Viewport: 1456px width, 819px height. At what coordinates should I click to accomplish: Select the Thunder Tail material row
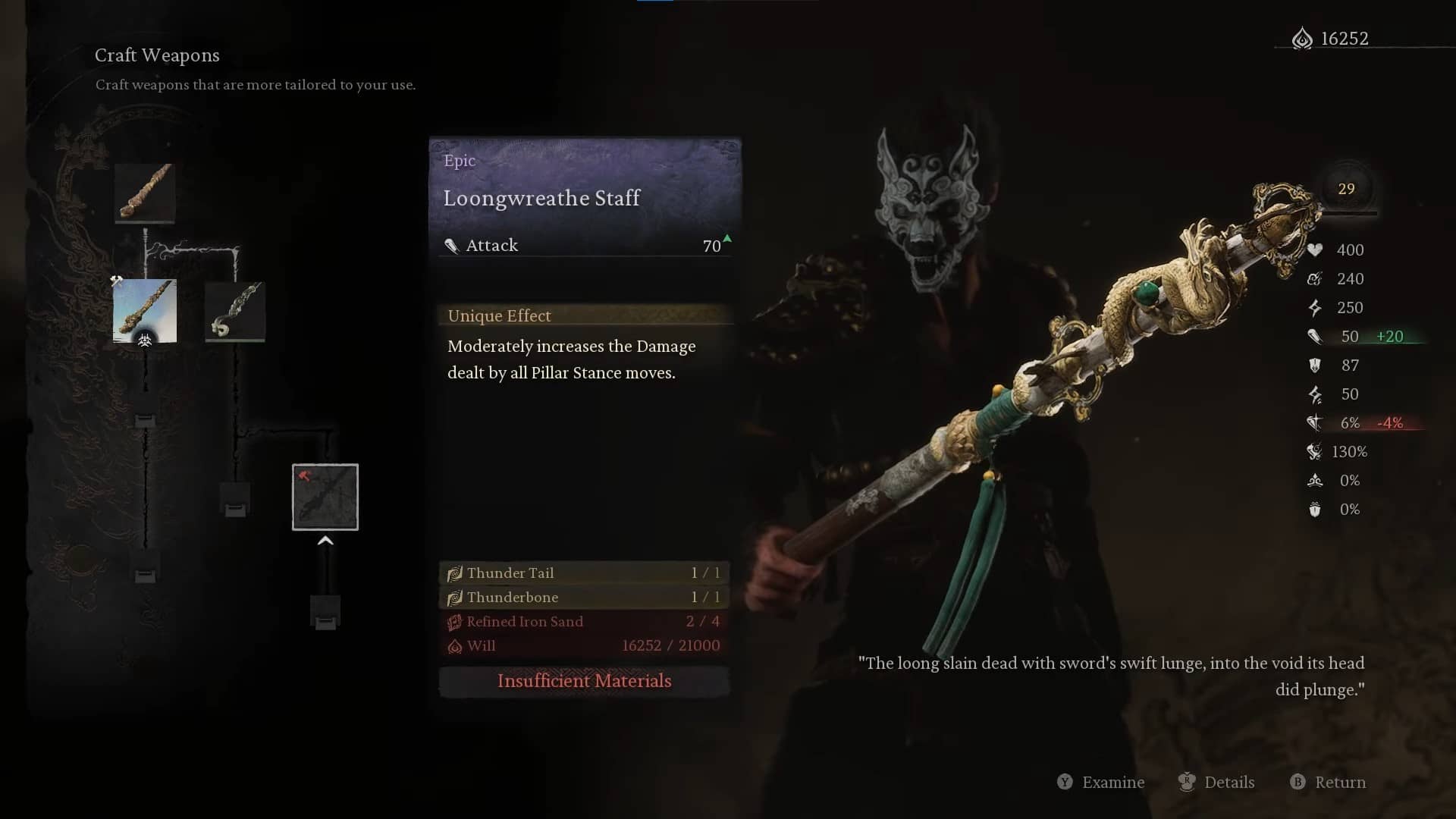[584, 573]
